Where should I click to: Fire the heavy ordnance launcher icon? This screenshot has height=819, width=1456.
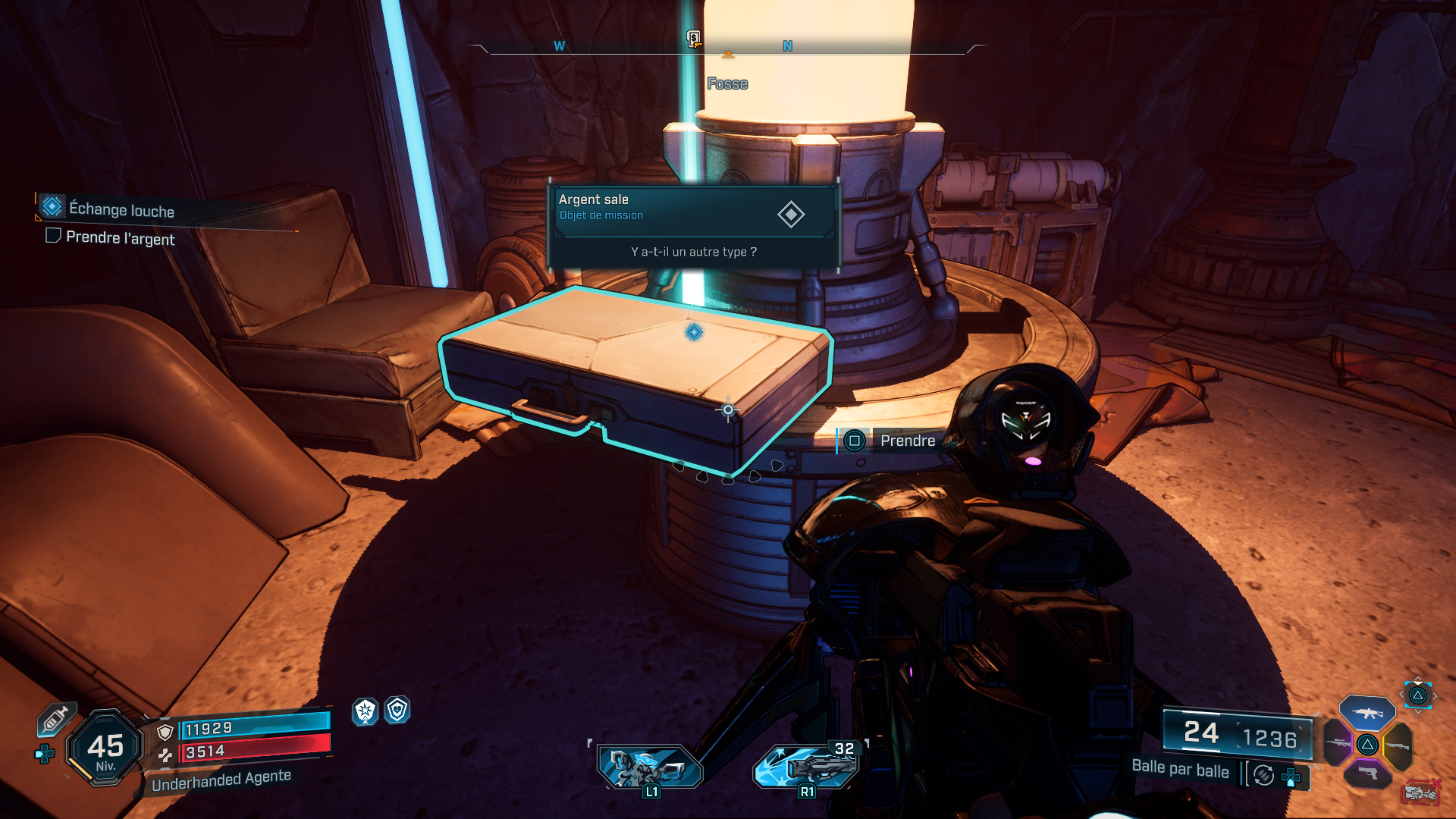(807, 766)
